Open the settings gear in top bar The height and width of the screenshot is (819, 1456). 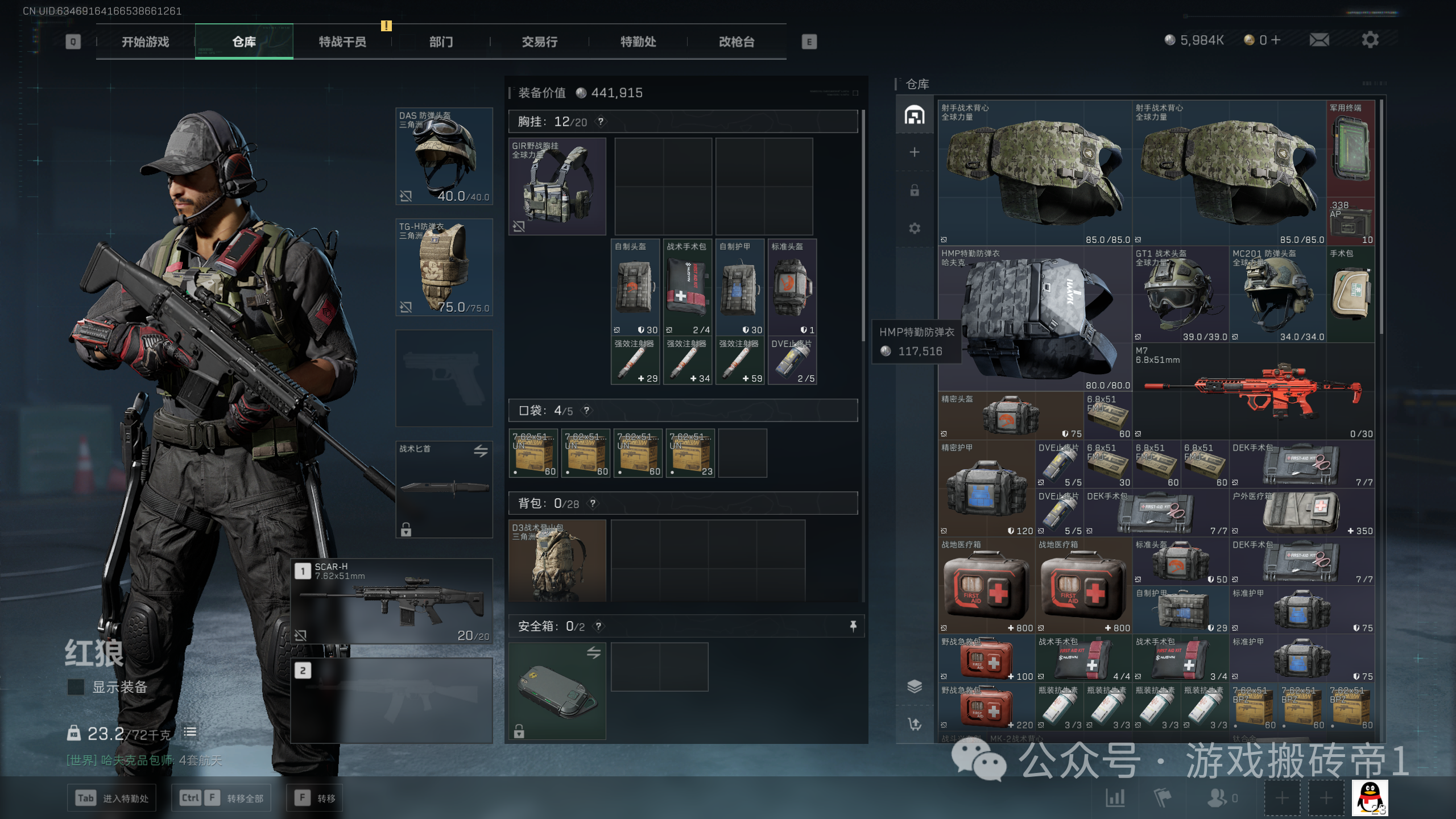pos(1370,40)
